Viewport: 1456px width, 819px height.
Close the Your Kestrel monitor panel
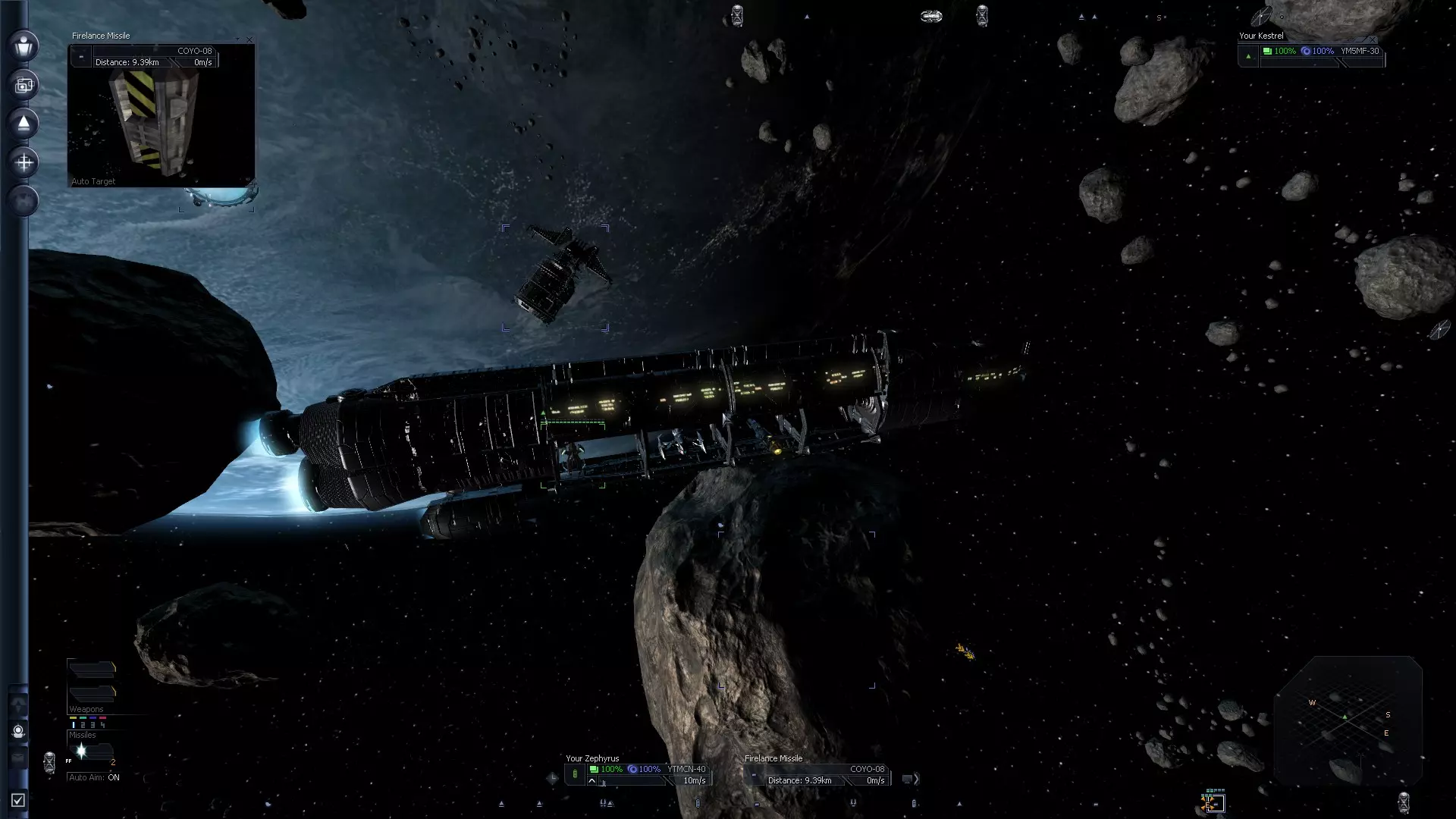click(x=1372, y=39)
